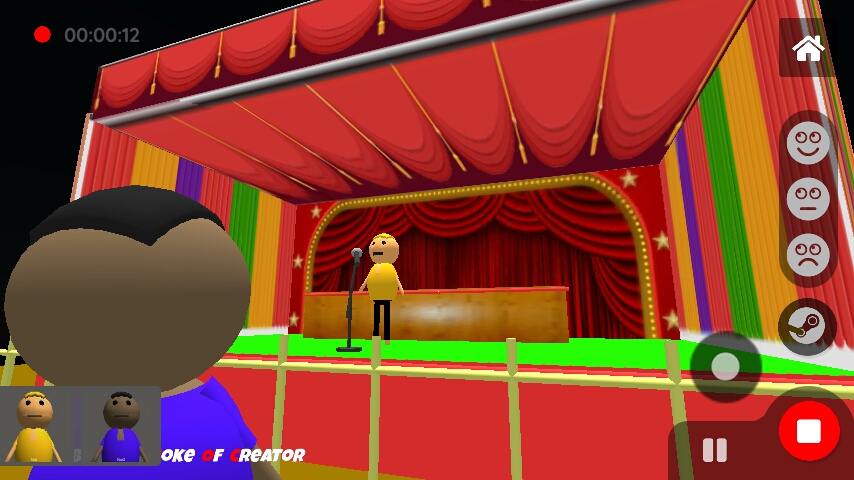
Task: Pick the sad frowning face expression
Action: coord(808,254)
